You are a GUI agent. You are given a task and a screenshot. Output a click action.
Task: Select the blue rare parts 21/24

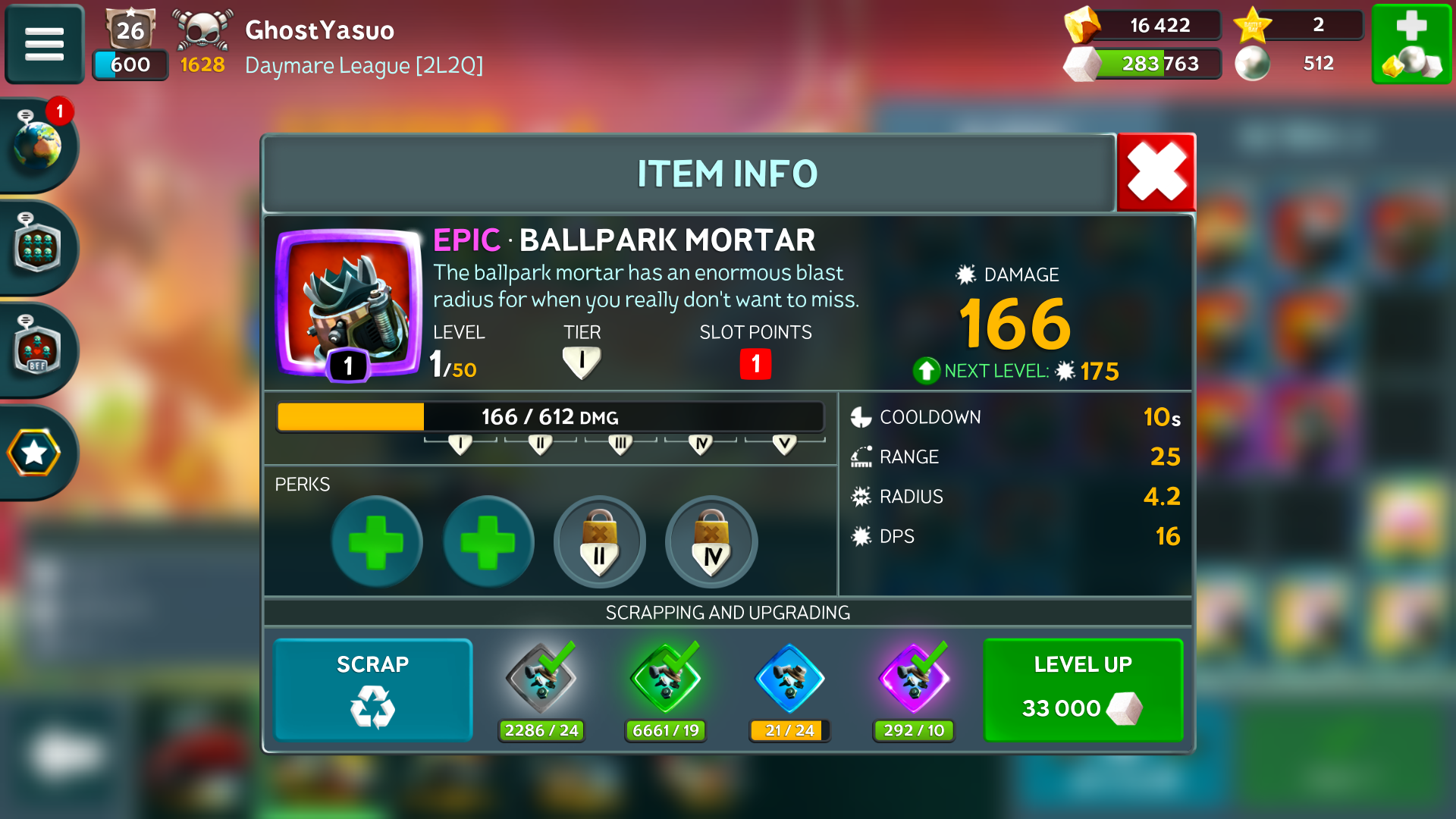pyautogui.click(x=789, y=679)
